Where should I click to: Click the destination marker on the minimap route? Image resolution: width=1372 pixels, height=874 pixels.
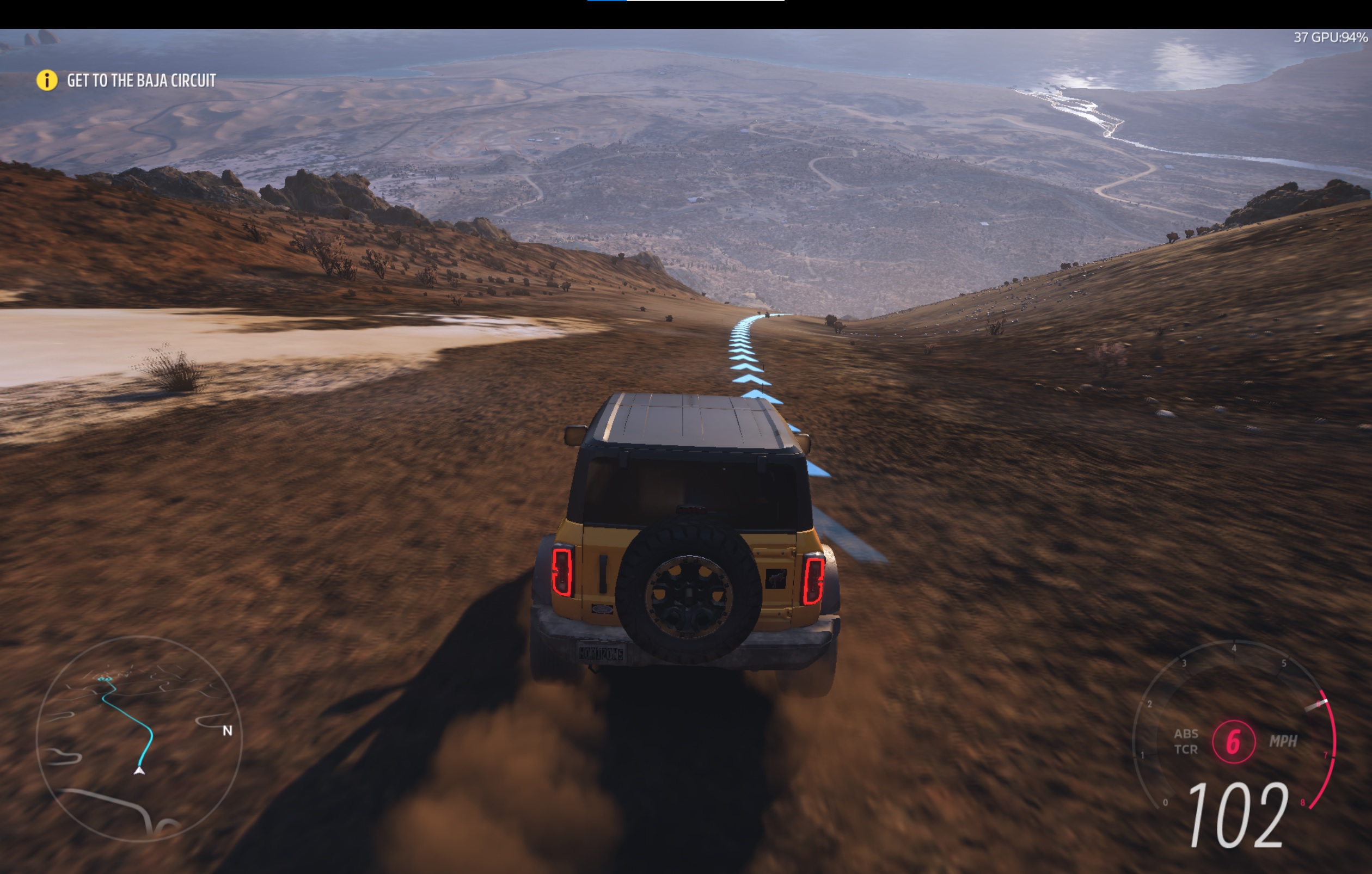[x=102, y=679]
